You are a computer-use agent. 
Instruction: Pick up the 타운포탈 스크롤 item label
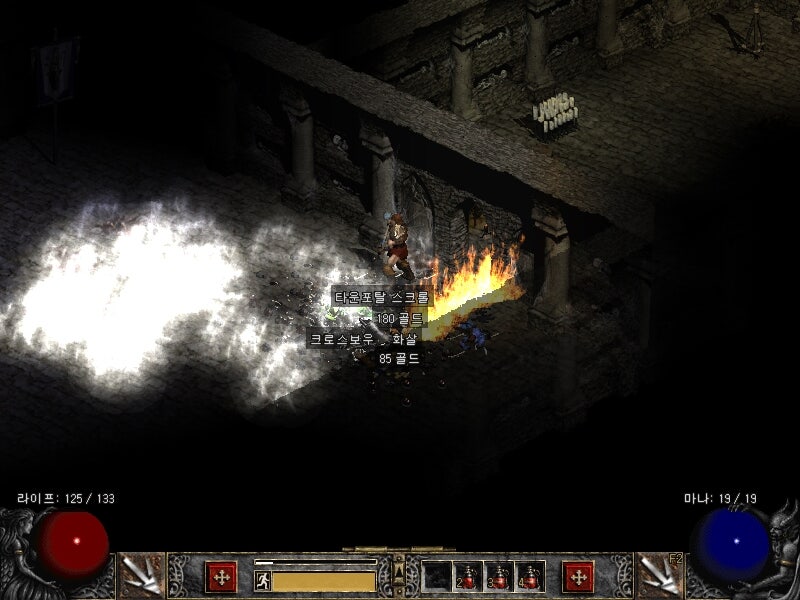tap(381, 298)
